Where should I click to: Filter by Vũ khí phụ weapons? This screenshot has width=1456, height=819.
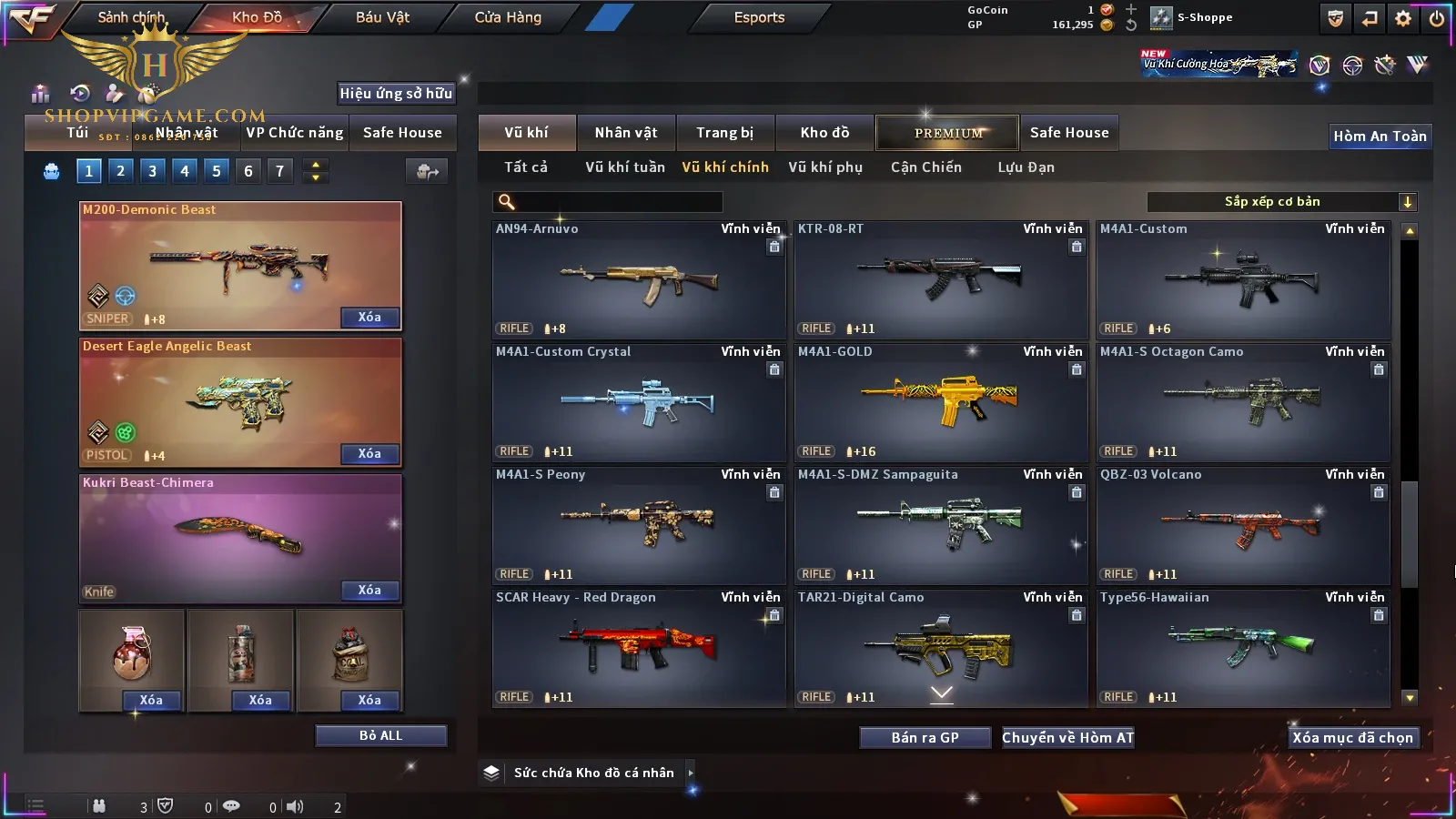[824, 167]
